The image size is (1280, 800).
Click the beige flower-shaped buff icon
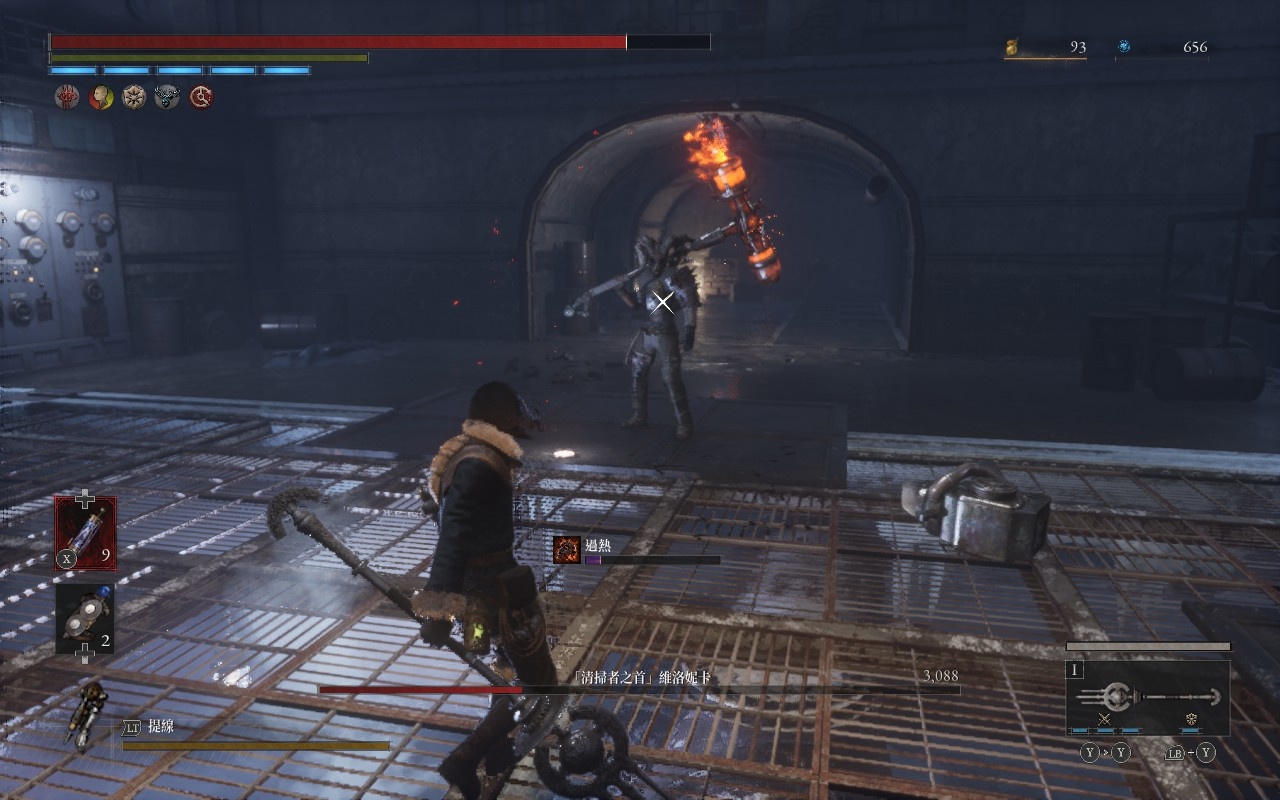tap(134, 97)
